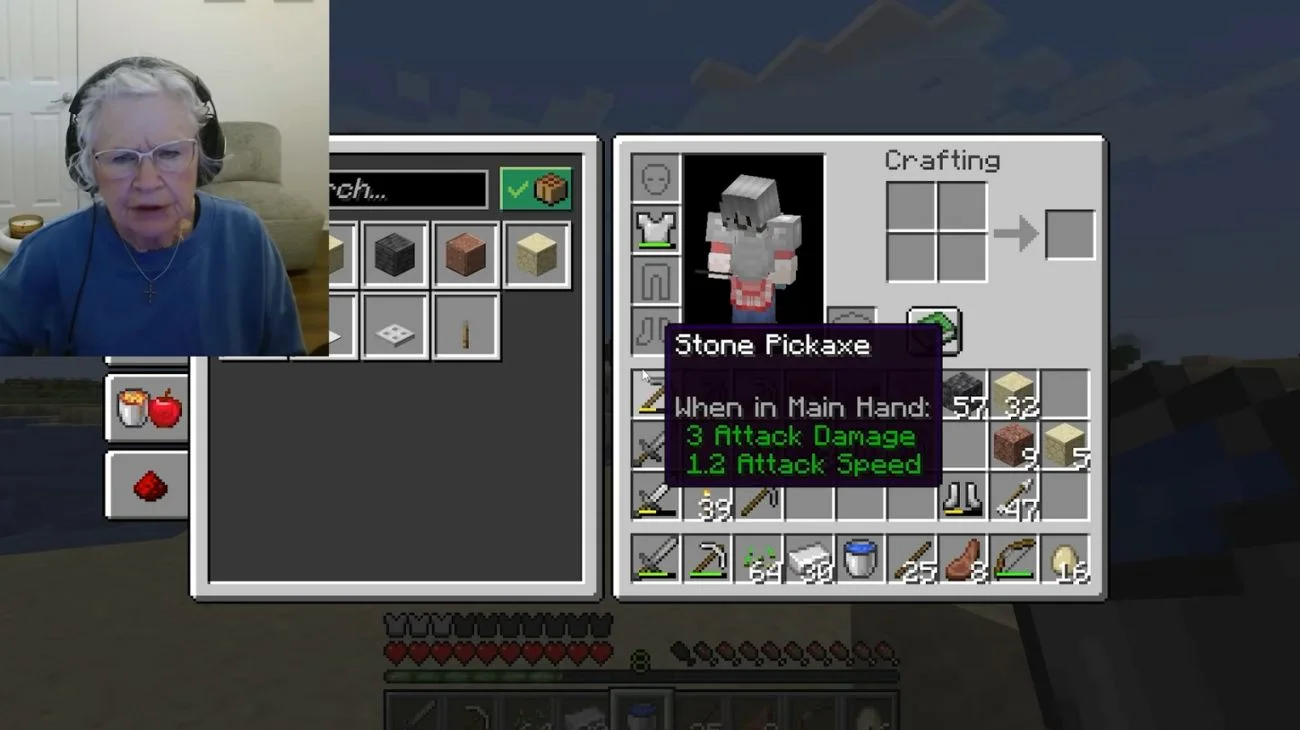Viewport: 1300px width, 730px height.
Task: Pick up the stack of 30 iron ingots
Action: (x=809, y=559)
